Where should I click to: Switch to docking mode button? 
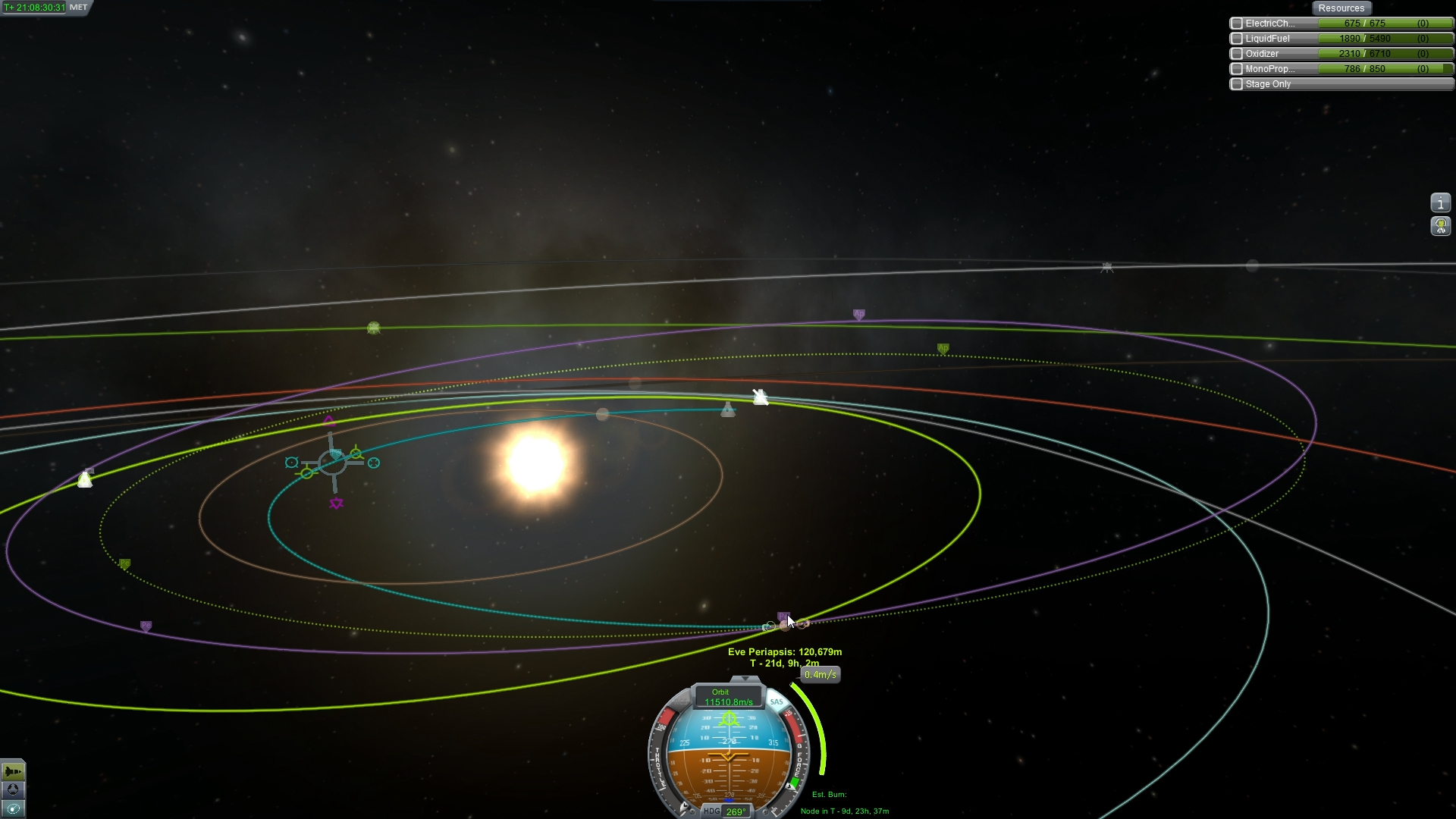[x=13, y=790]
